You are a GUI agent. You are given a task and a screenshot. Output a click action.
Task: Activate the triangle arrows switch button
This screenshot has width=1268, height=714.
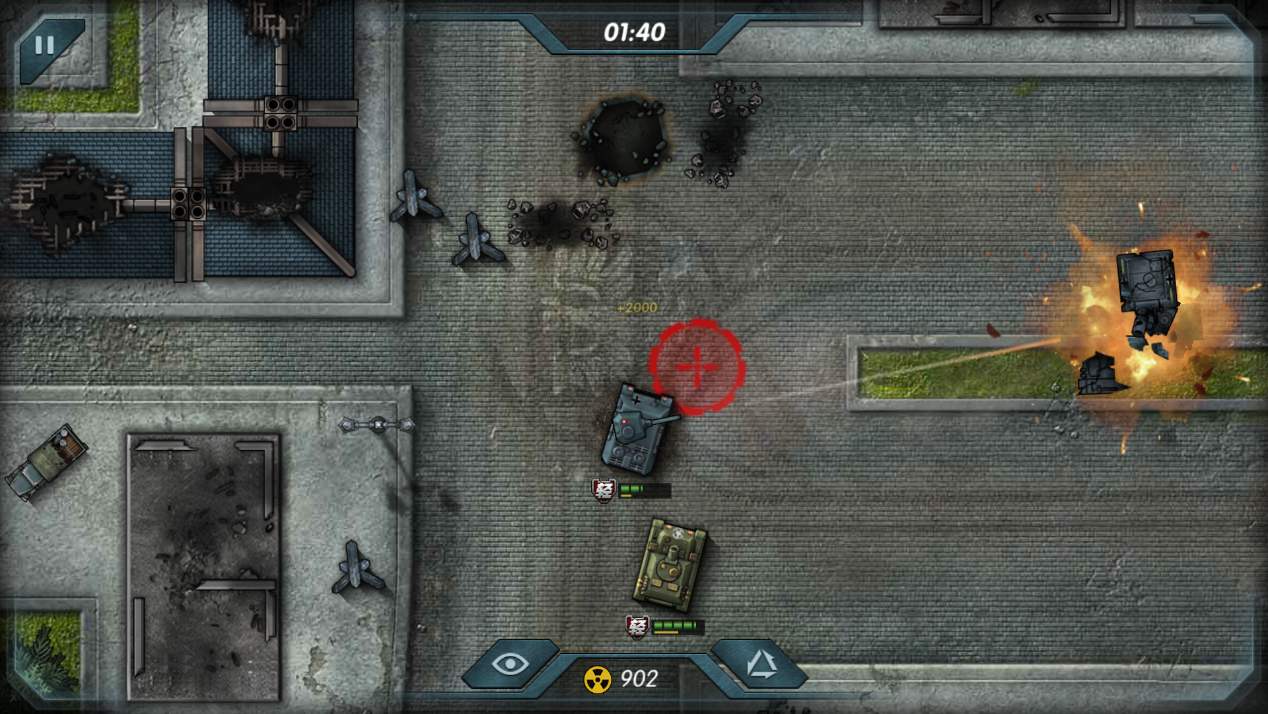pos(761,664)
